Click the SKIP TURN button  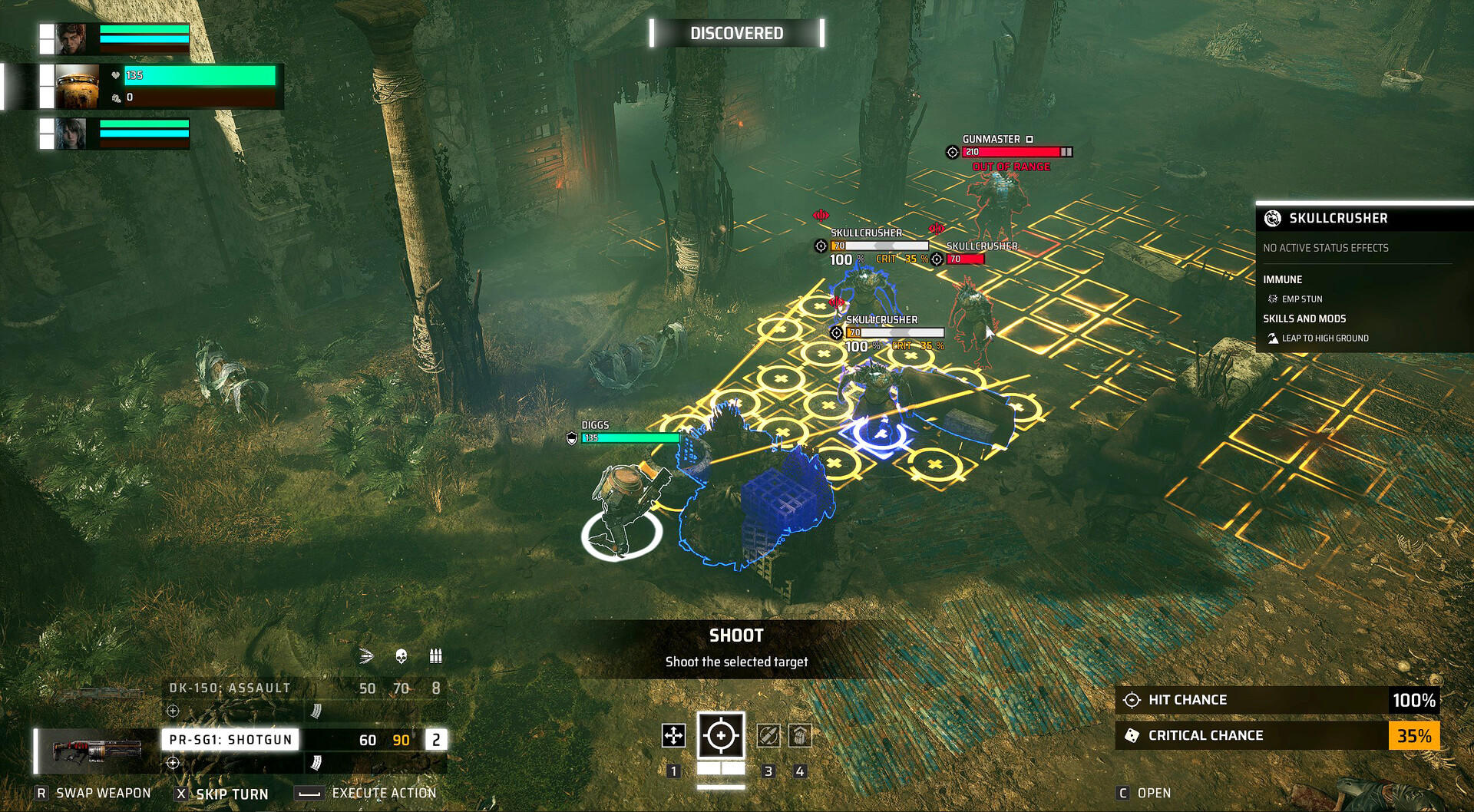[x=223, y=793]
